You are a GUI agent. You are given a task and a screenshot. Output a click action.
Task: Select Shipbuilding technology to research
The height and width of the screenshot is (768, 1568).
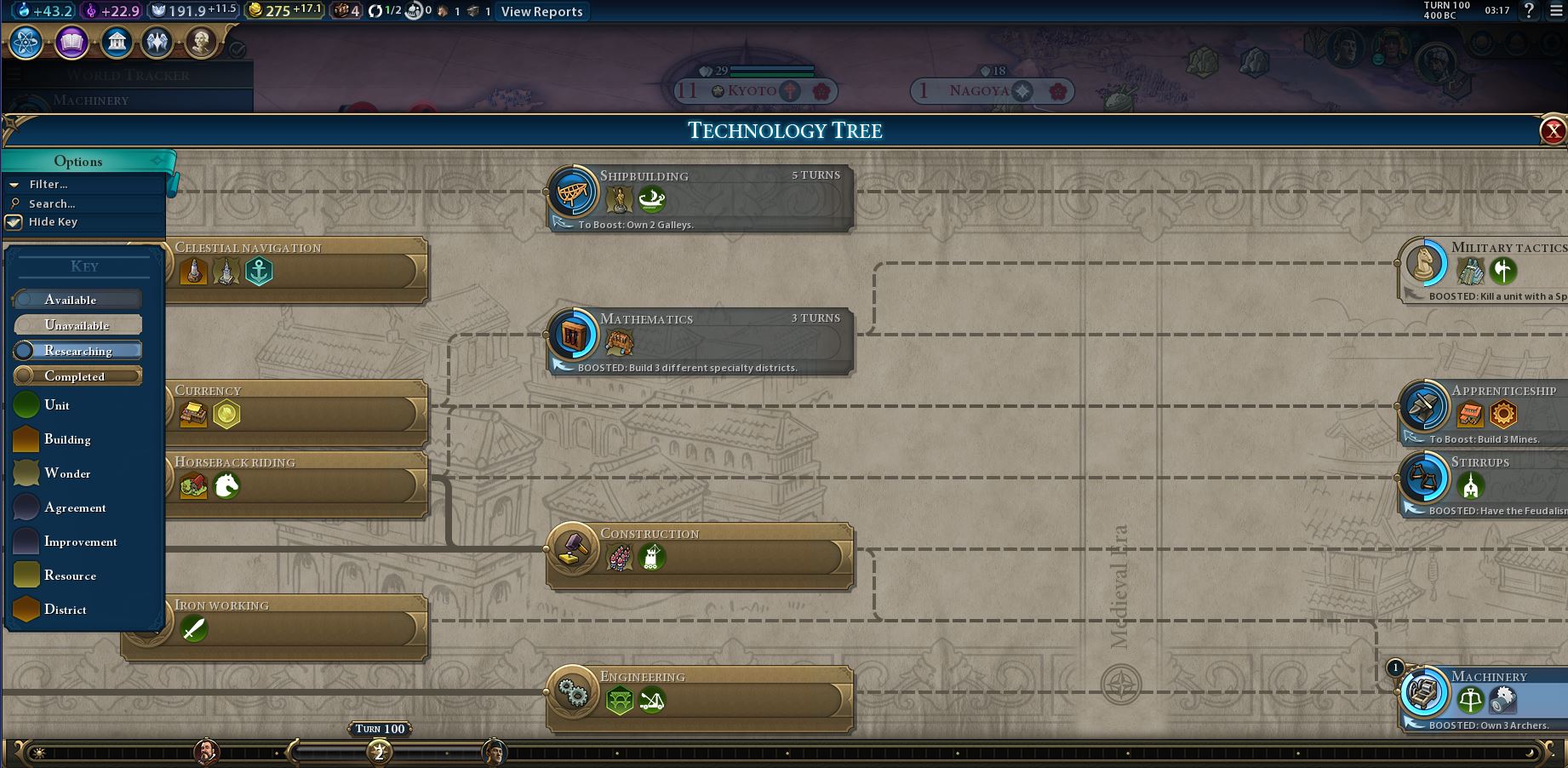click(x=700, y=198)
